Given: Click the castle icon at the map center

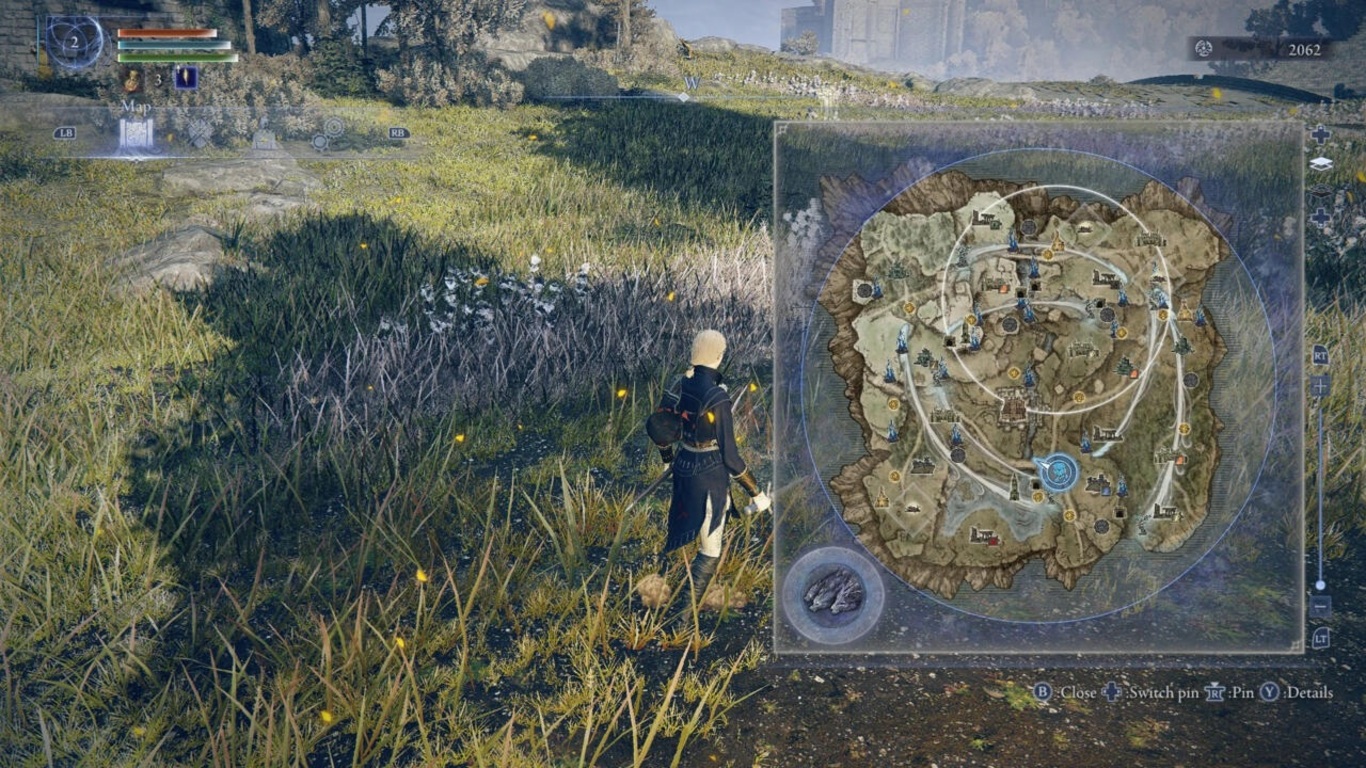Looking at the screenshot, I should [x=1012, y=408].
